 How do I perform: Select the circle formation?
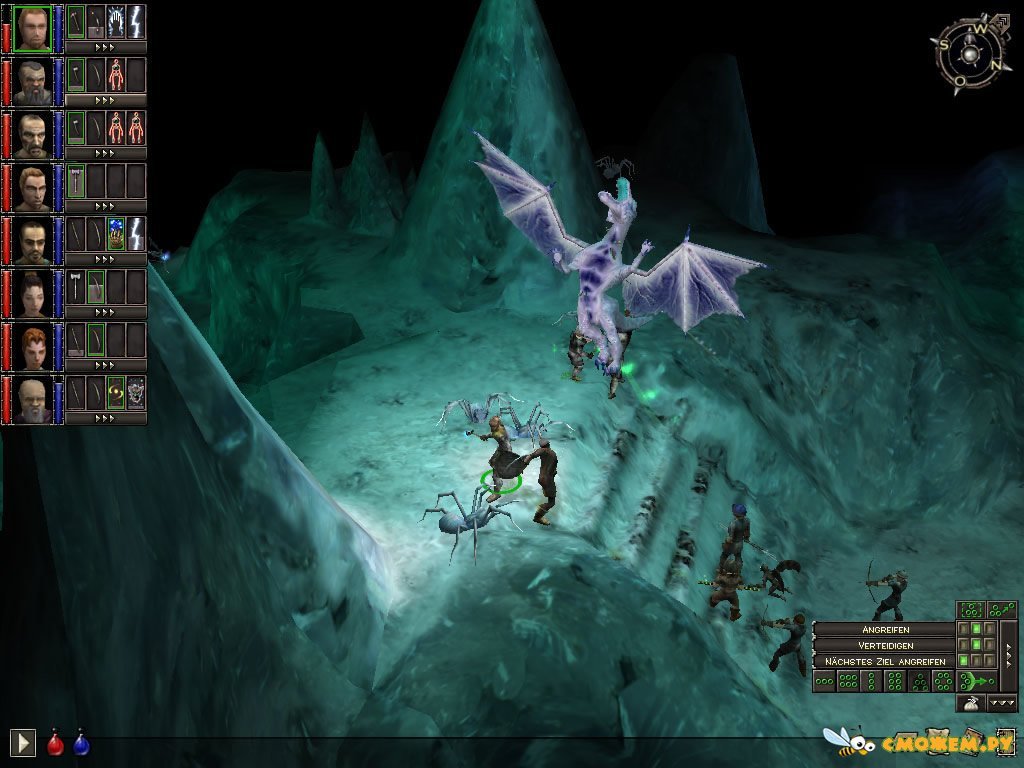pos(943,682)
